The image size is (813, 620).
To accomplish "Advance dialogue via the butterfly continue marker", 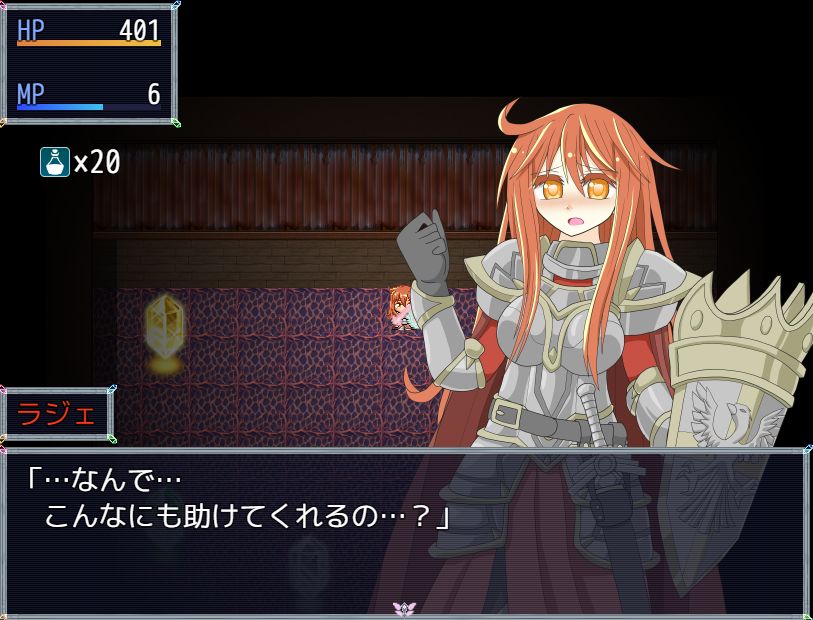I will click(x=404, y=608).
